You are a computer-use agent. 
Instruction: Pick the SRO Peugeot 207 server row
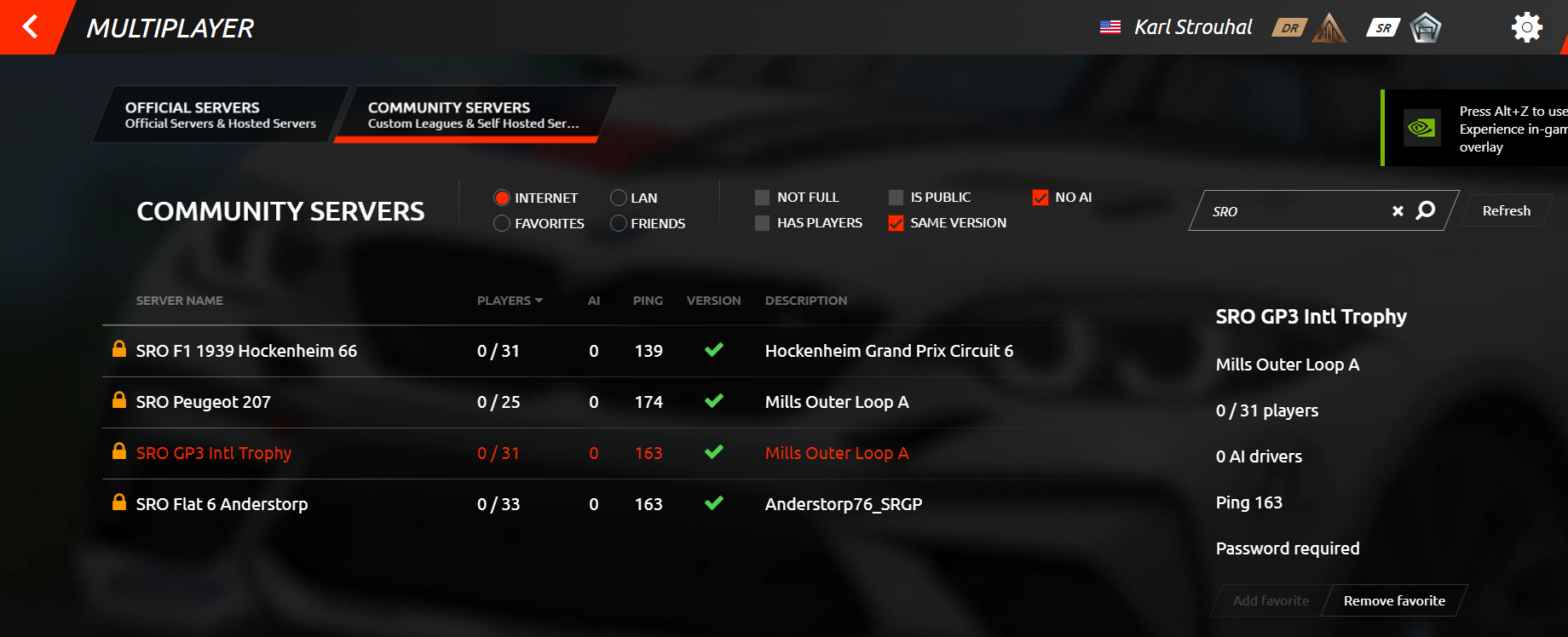tap(203, 402)
